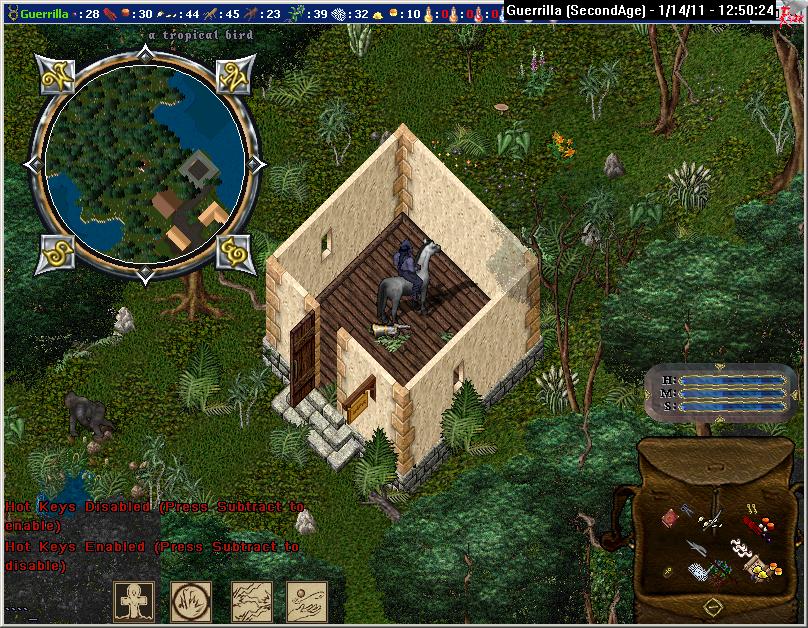This screenshot has width=808, height=628.
Task: Select the red spellbook in the backpack
Action: 671,517
